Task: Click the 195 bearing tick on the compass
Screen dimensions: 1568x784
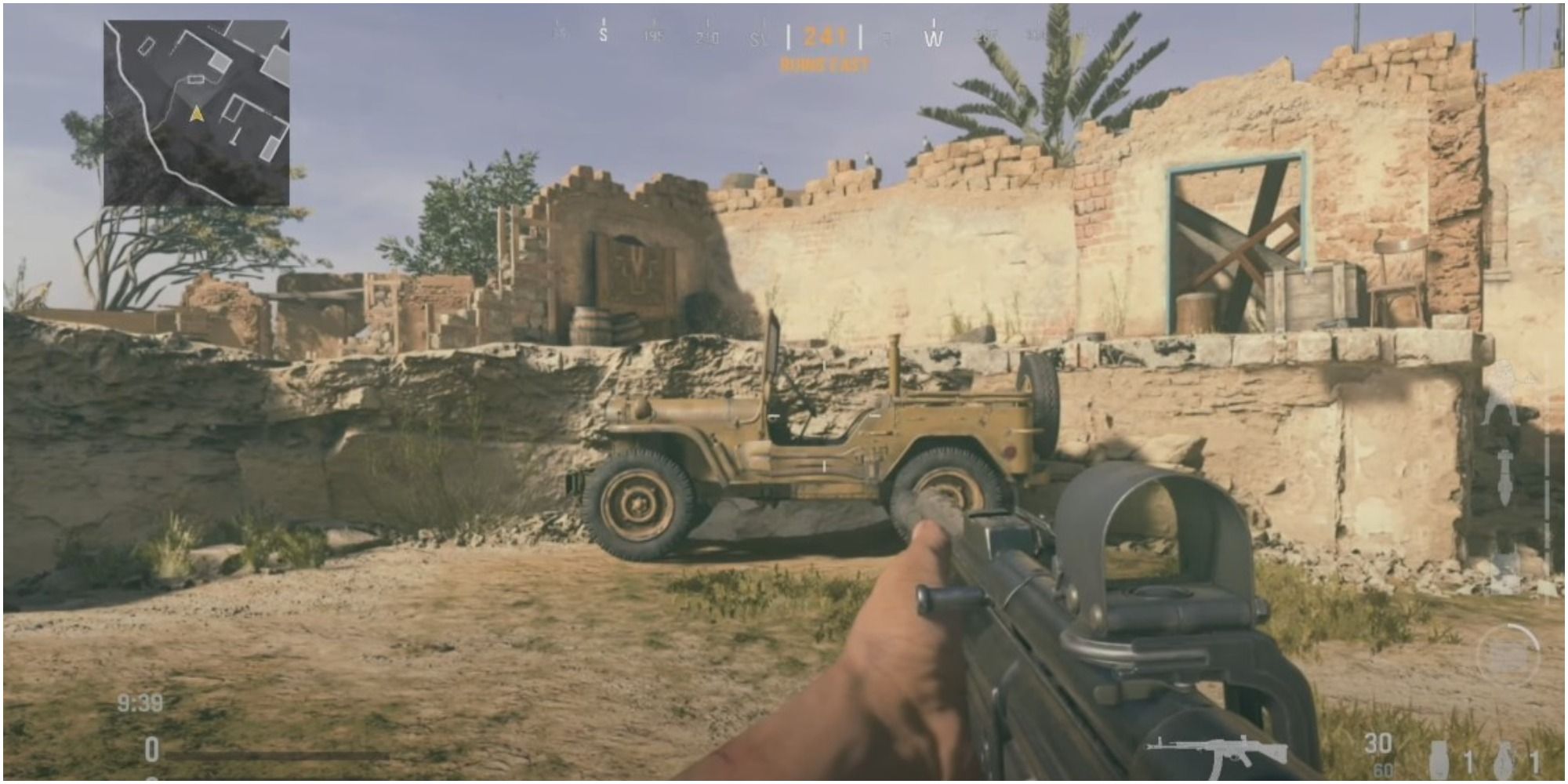Action: click(655, 35)
